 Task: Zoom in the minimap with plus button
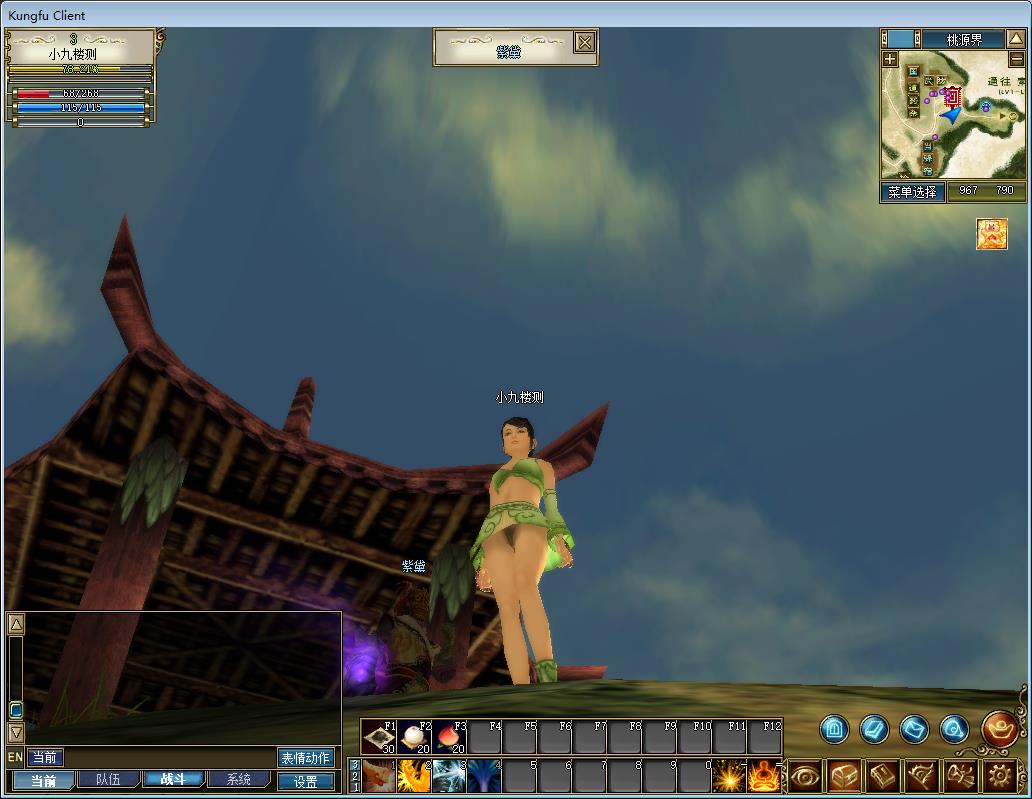[x=890, y=59]
